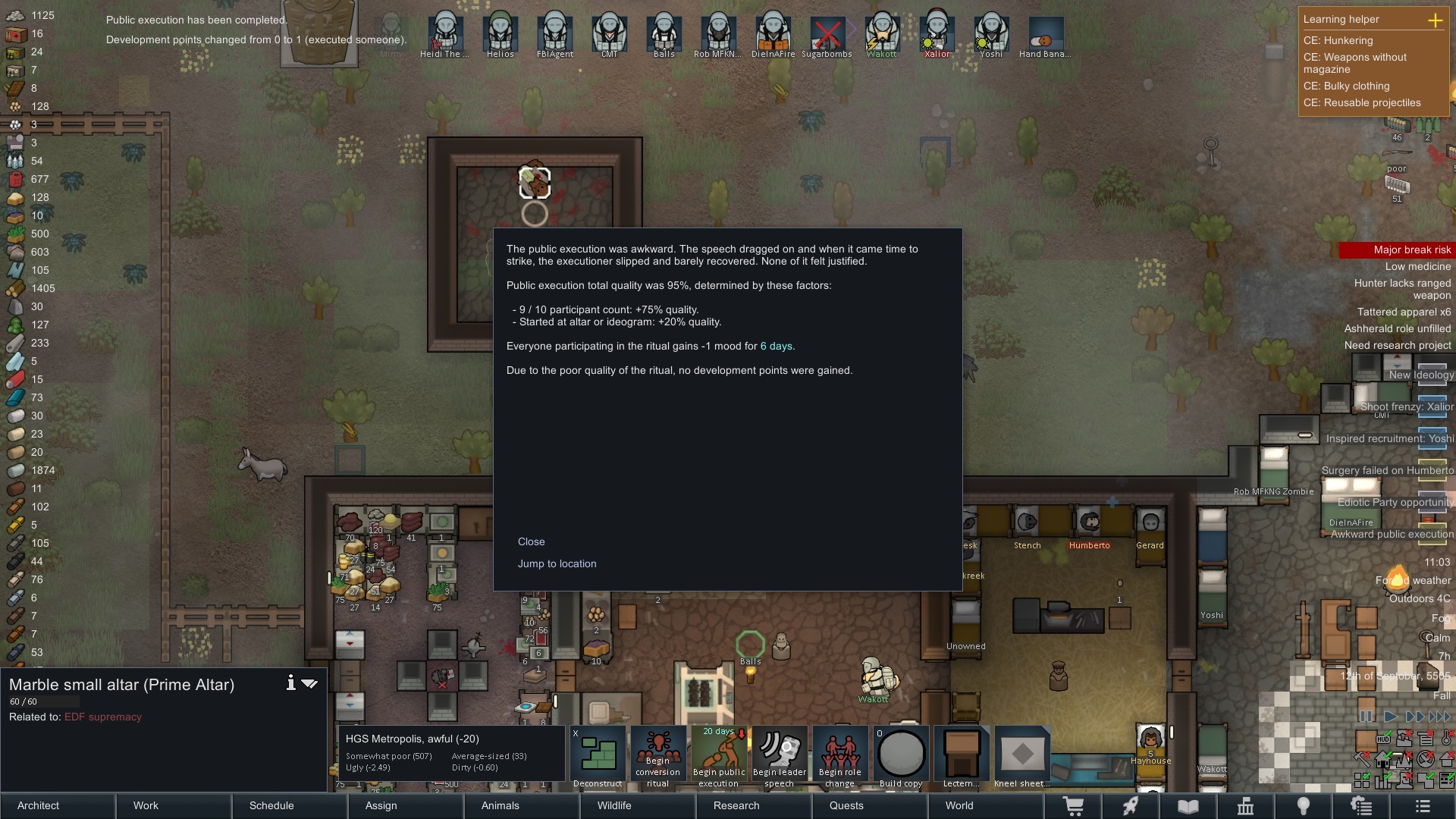Viewport: 1456px width, 819px height.
Task: Open the Research tab
Action: pyautogui.click(x=736, y=805)
